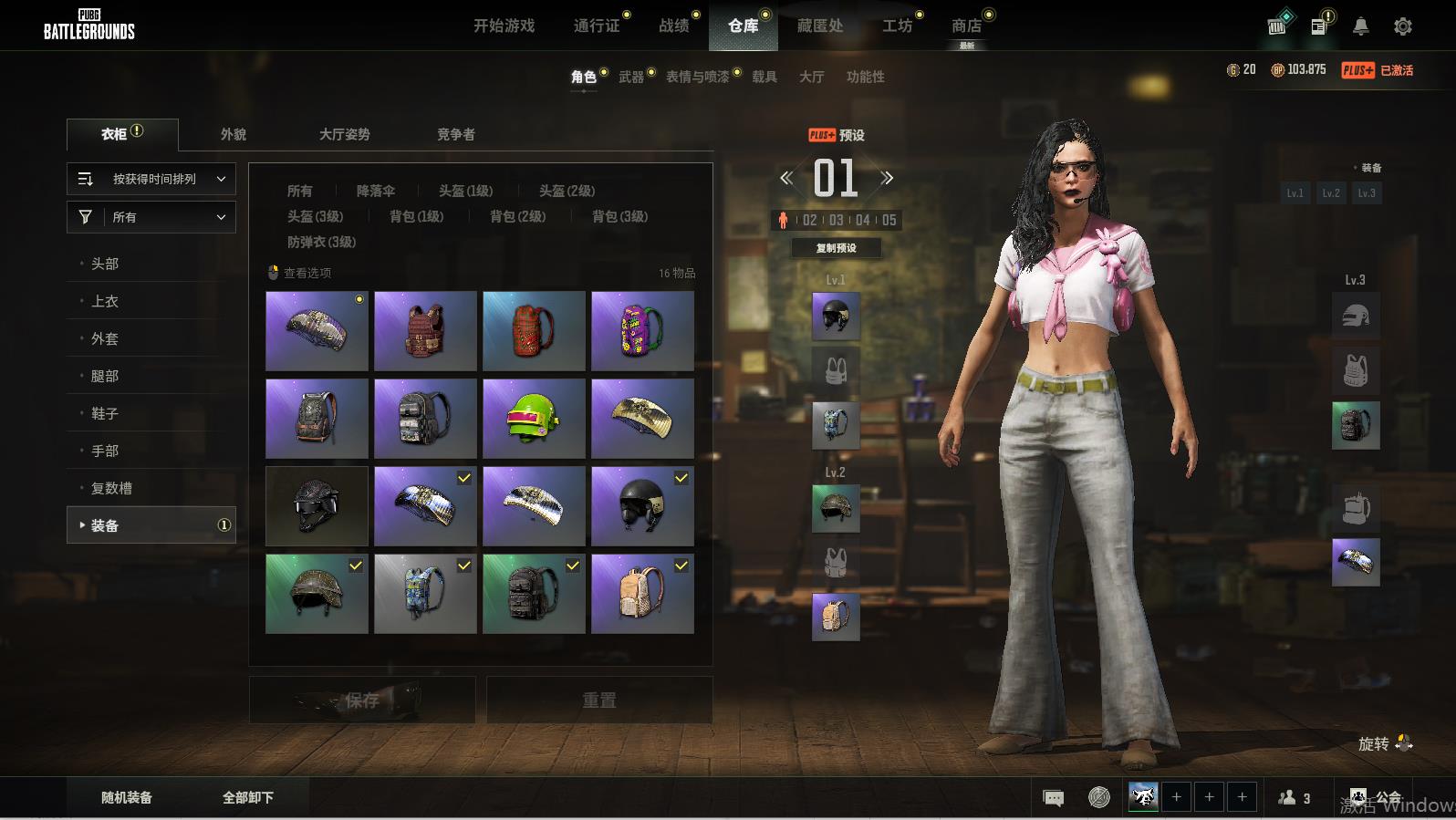This screenshot has height=820, width=1456.
Task: Go to the 商店 shop tab
Action: (966, 26)
